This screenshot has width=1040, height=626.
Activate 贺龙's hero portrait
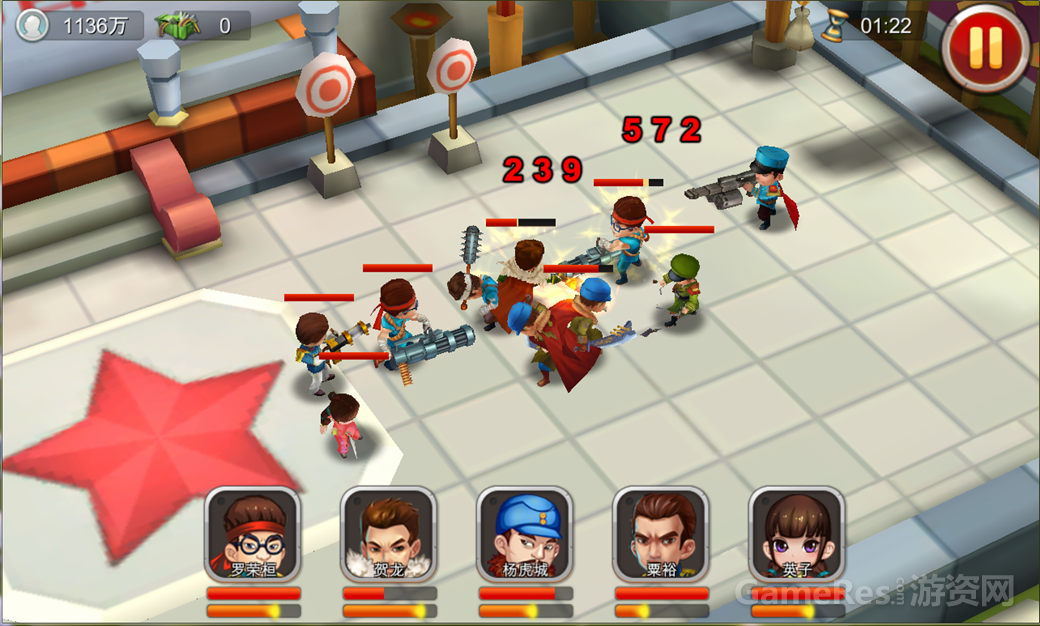click(x=389, y=534)
